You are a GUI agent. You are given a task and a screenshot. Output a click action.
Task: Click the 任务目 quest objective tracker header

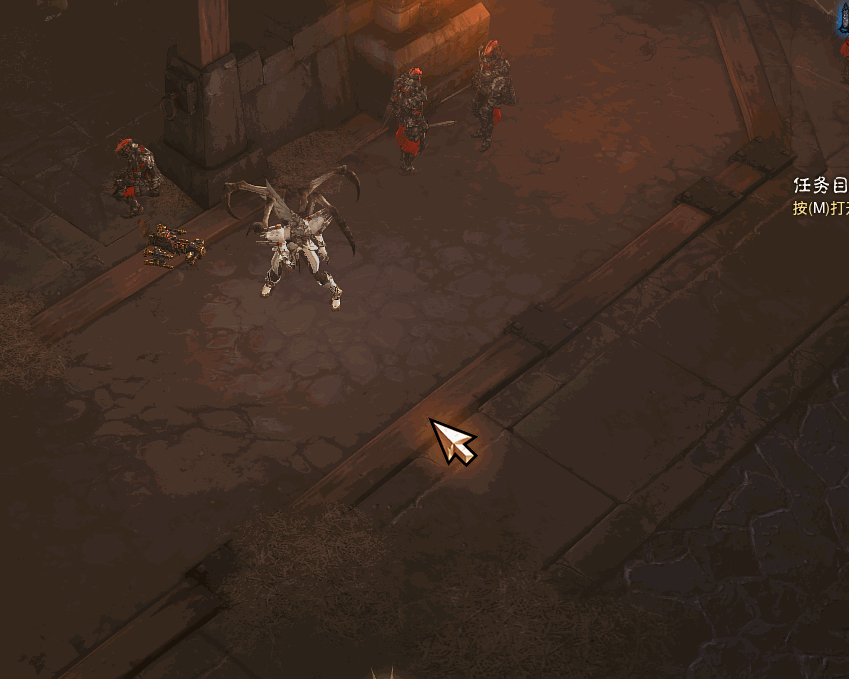point(820,186)
